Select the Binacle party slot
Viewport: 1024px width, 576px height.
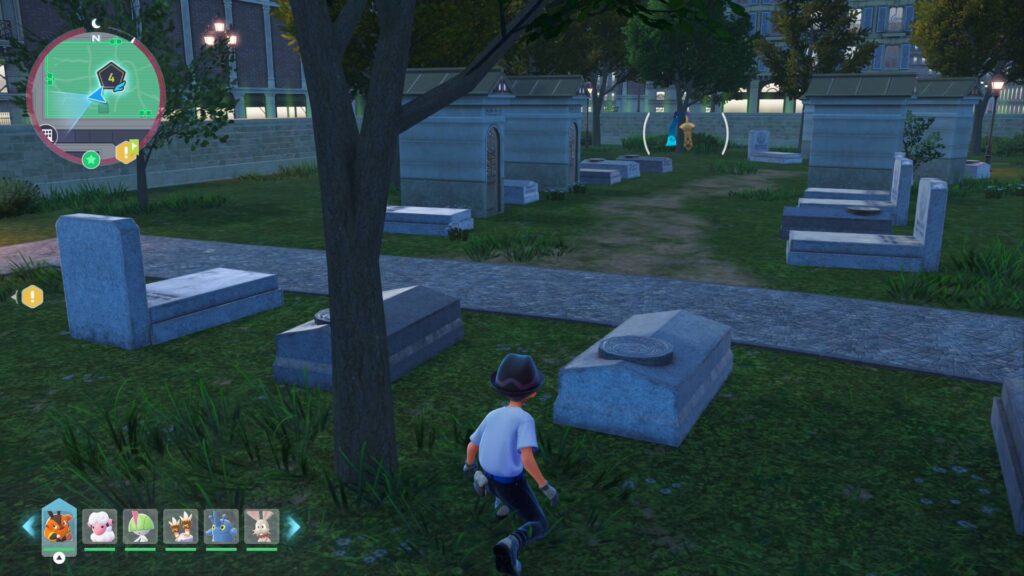tap(181, 526)
